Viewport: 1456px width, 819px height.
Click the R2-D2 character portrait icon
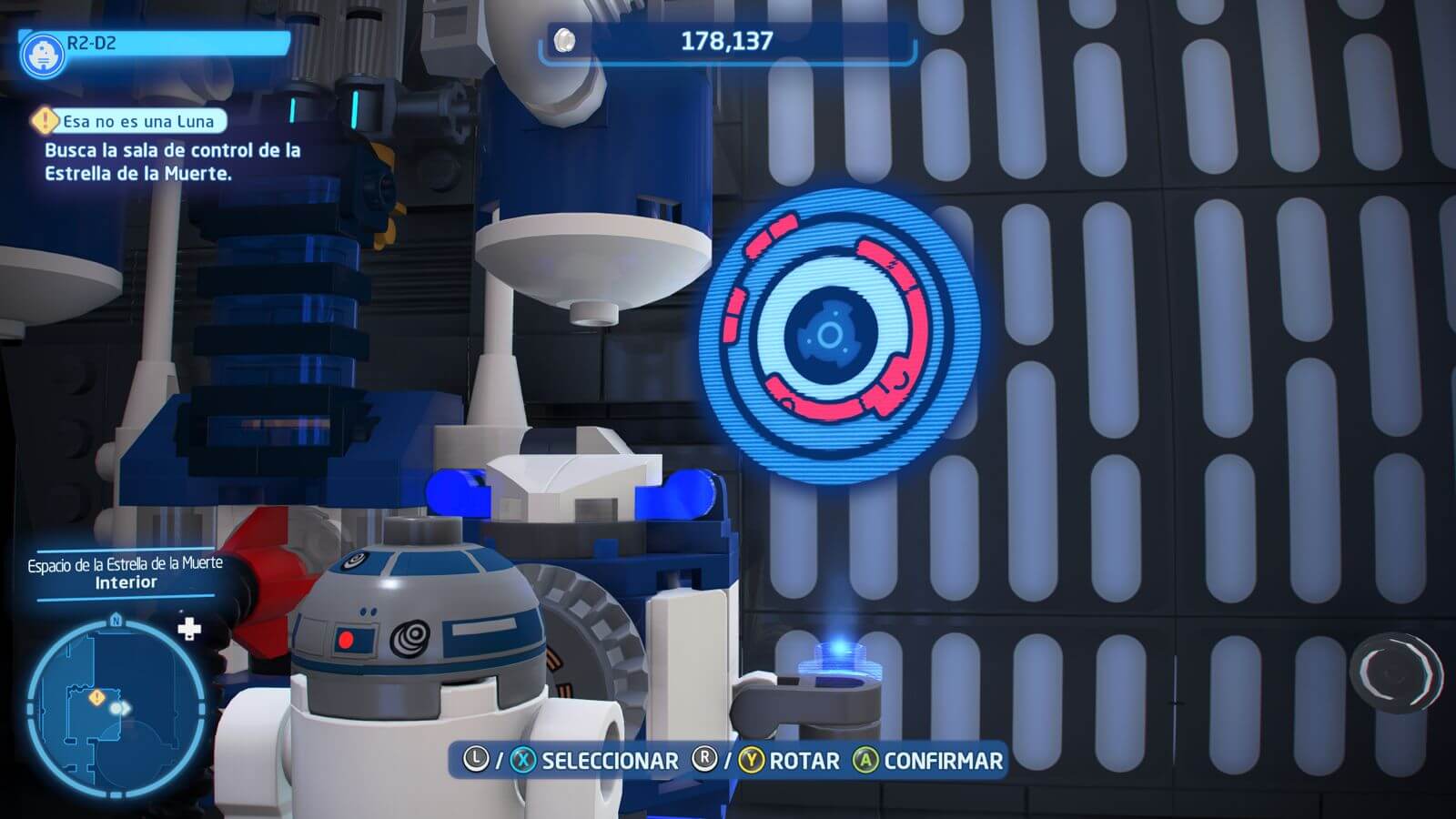tap(42, 56)
